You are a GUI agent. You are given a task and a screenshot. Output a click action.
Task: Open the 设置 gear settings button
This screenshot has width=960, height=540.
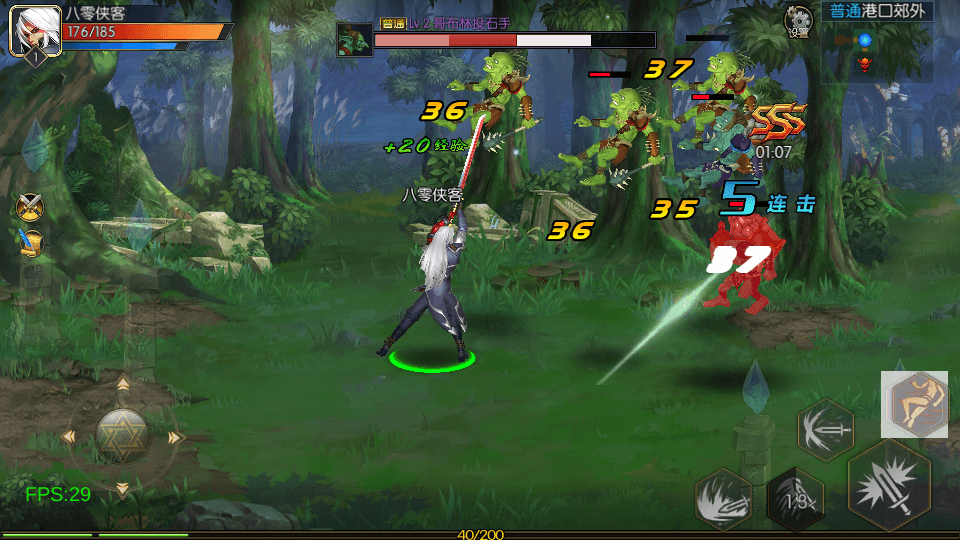tap(798, 19)
